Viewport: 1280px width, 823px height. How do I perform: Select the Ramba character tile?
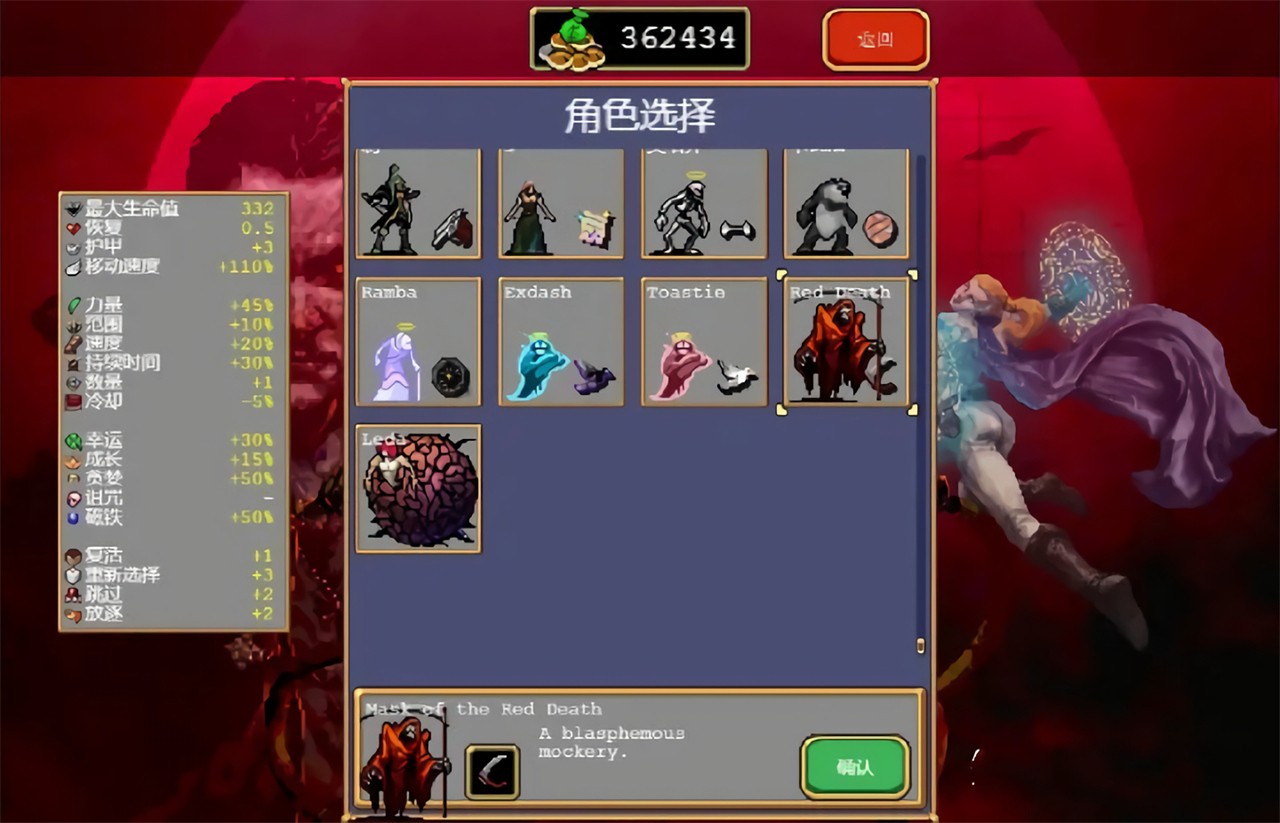[x=419, y=342]
